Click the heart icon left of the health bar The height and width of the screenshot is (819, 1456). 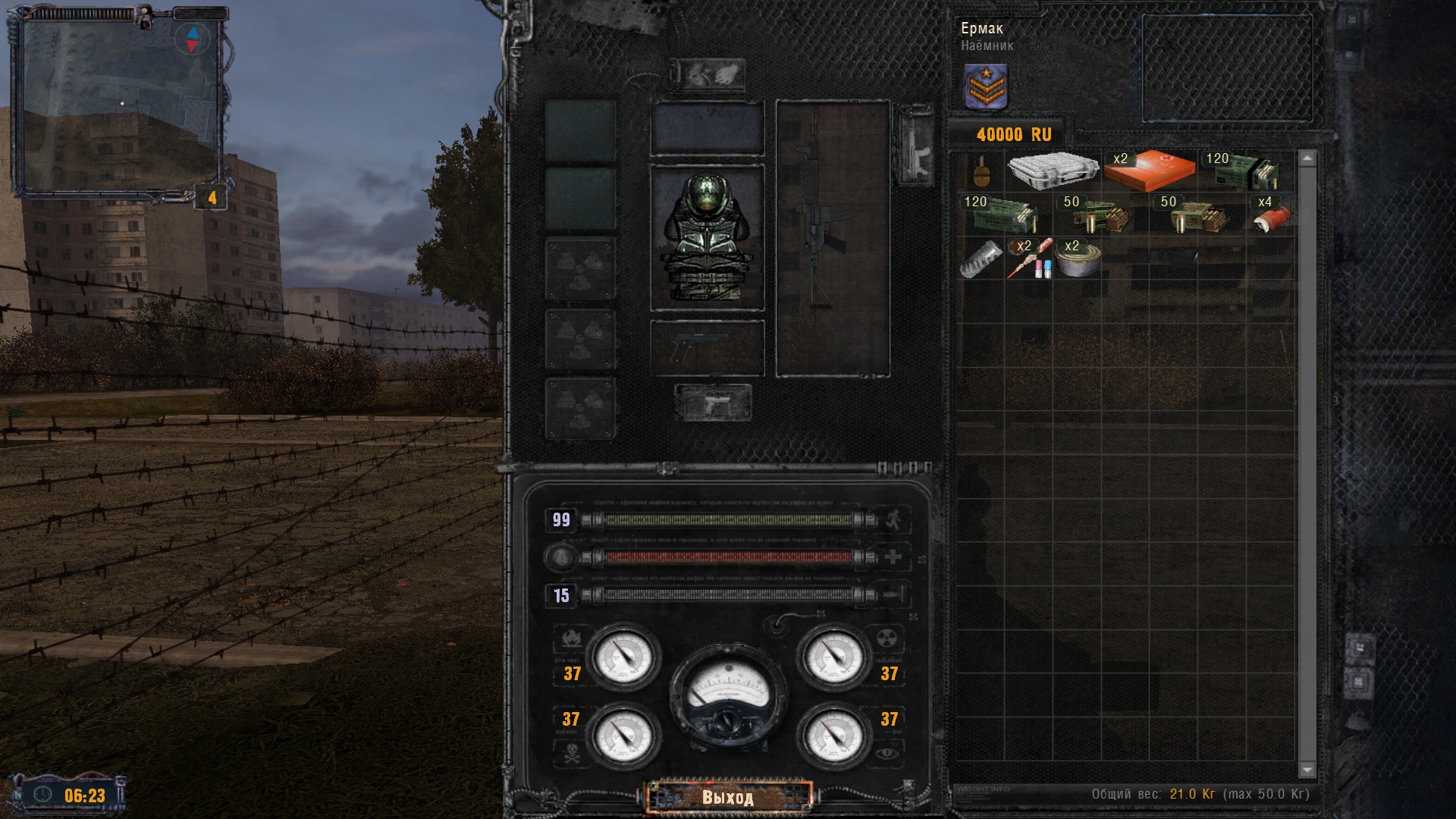[x=559, y=557]
